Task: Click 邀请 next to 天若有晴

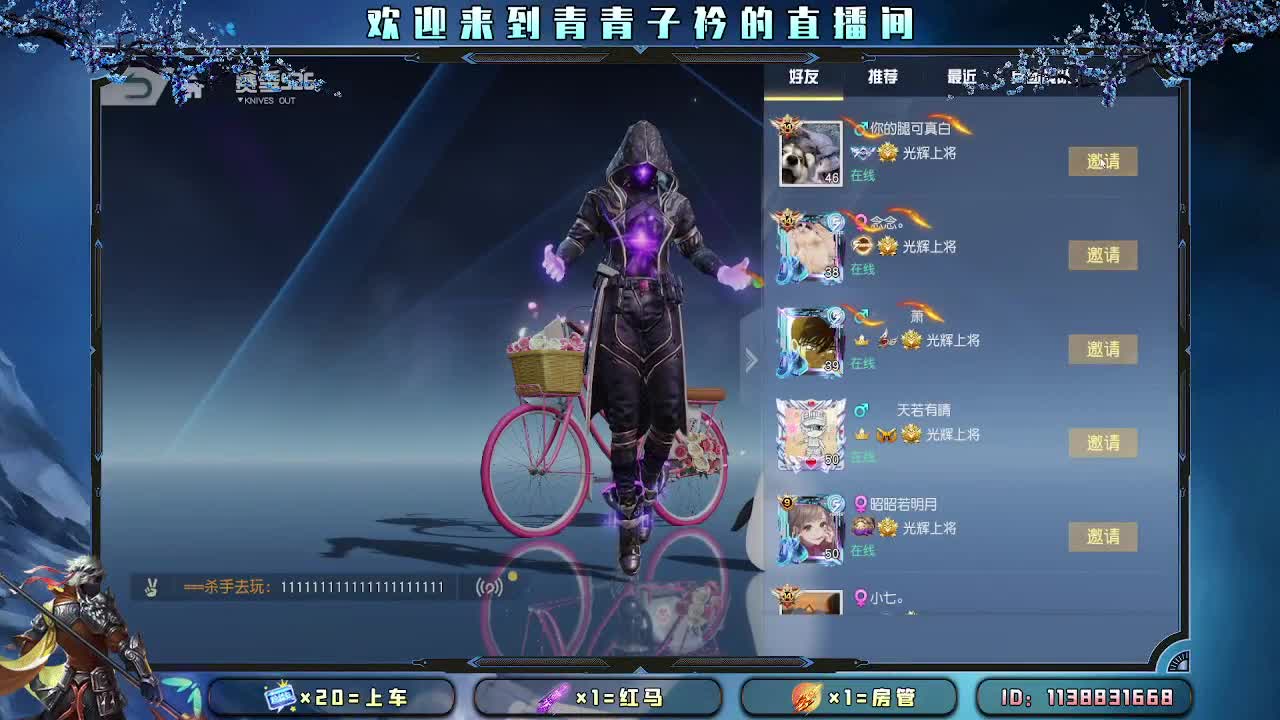Action: [1103, 442]
